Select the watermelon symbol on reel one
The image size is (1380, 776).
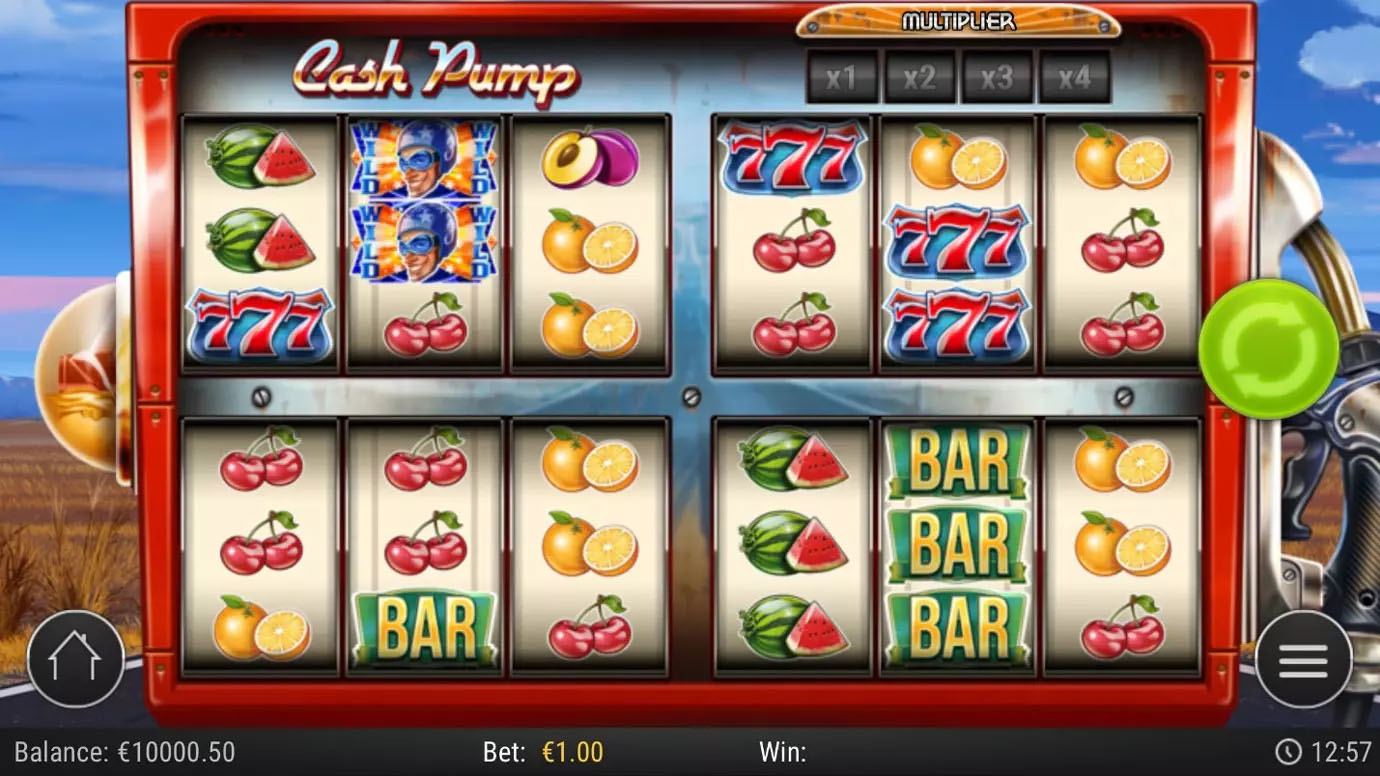[x=262, y=160]
